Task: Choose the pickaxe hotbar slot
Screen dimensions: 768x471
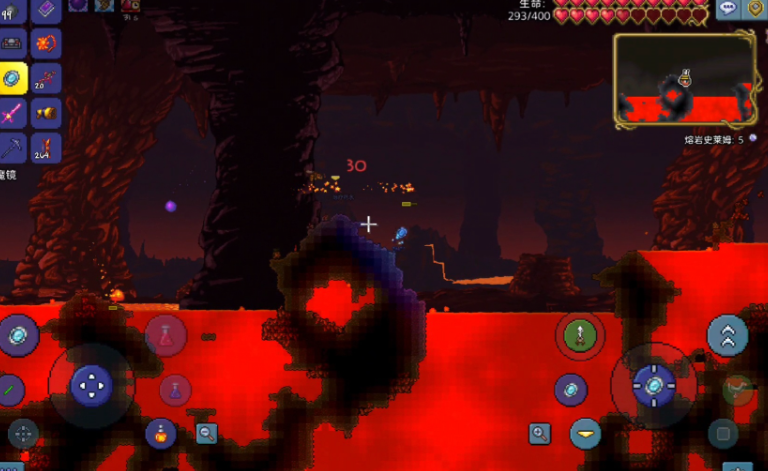Action: pyautogui.click(x=13, y=148)
